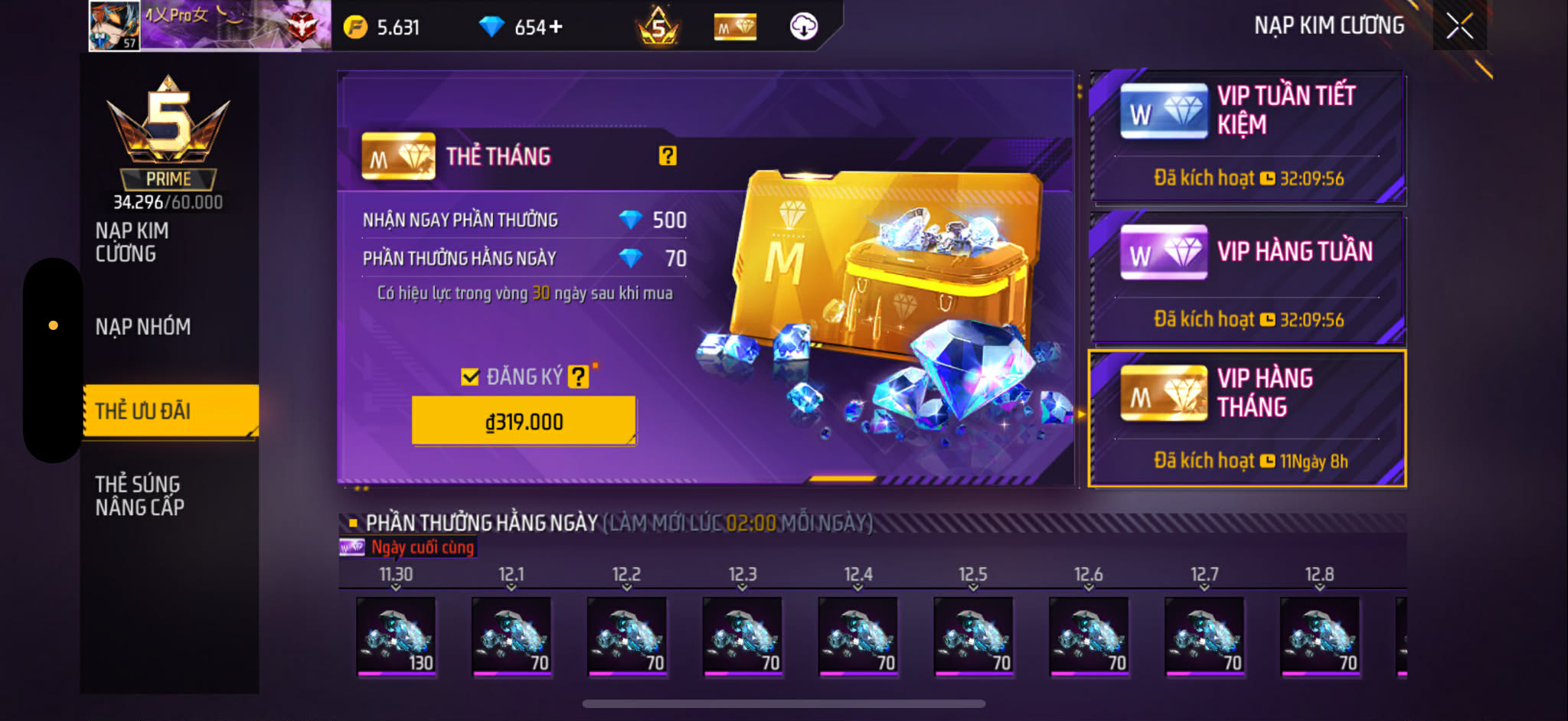Select VIP Hàng Tuần card
Screen dimensions: 1568x721
click(x=1248, y=279)
